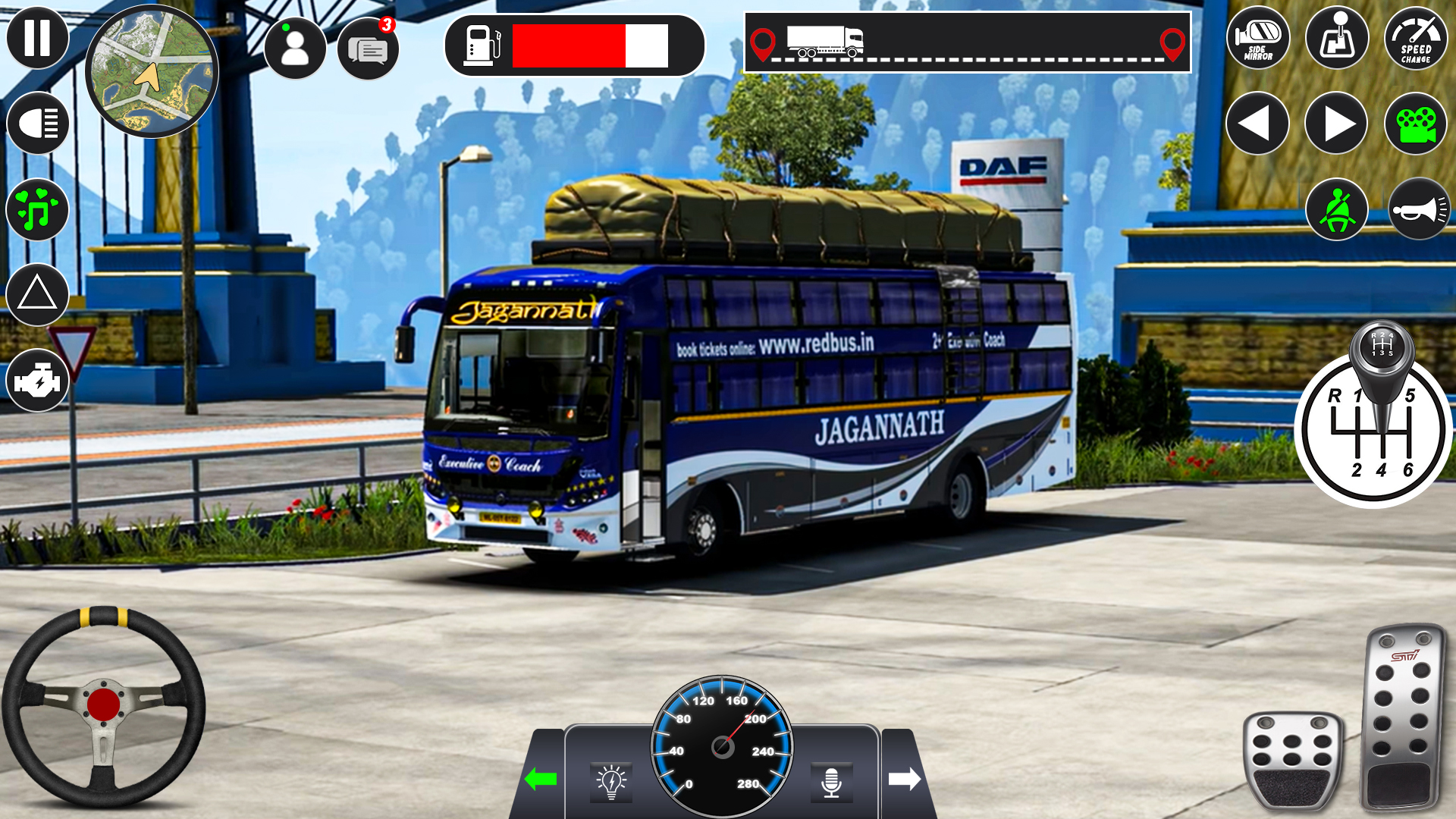The height and width of the screenshot is (819, 1456).
Task: Select the right-pointing triangle button
Action: [1336, 124]
